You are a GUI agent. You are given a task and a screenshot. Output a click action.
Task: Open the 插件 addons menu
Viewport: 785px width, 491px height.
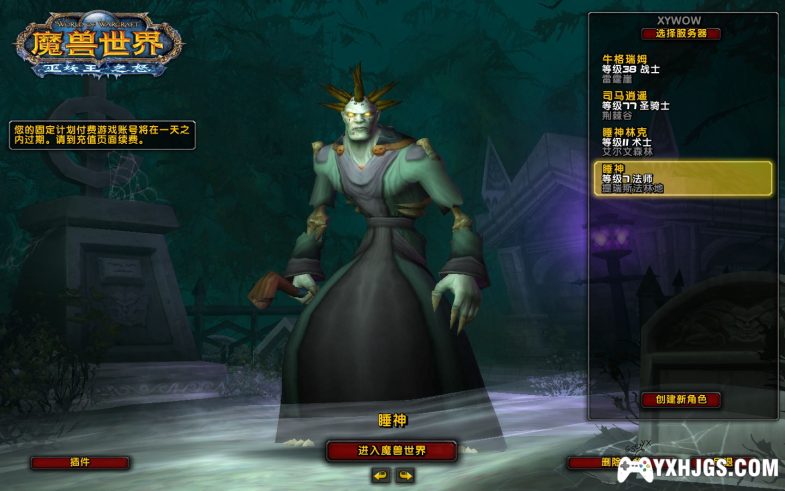(80, 463)
